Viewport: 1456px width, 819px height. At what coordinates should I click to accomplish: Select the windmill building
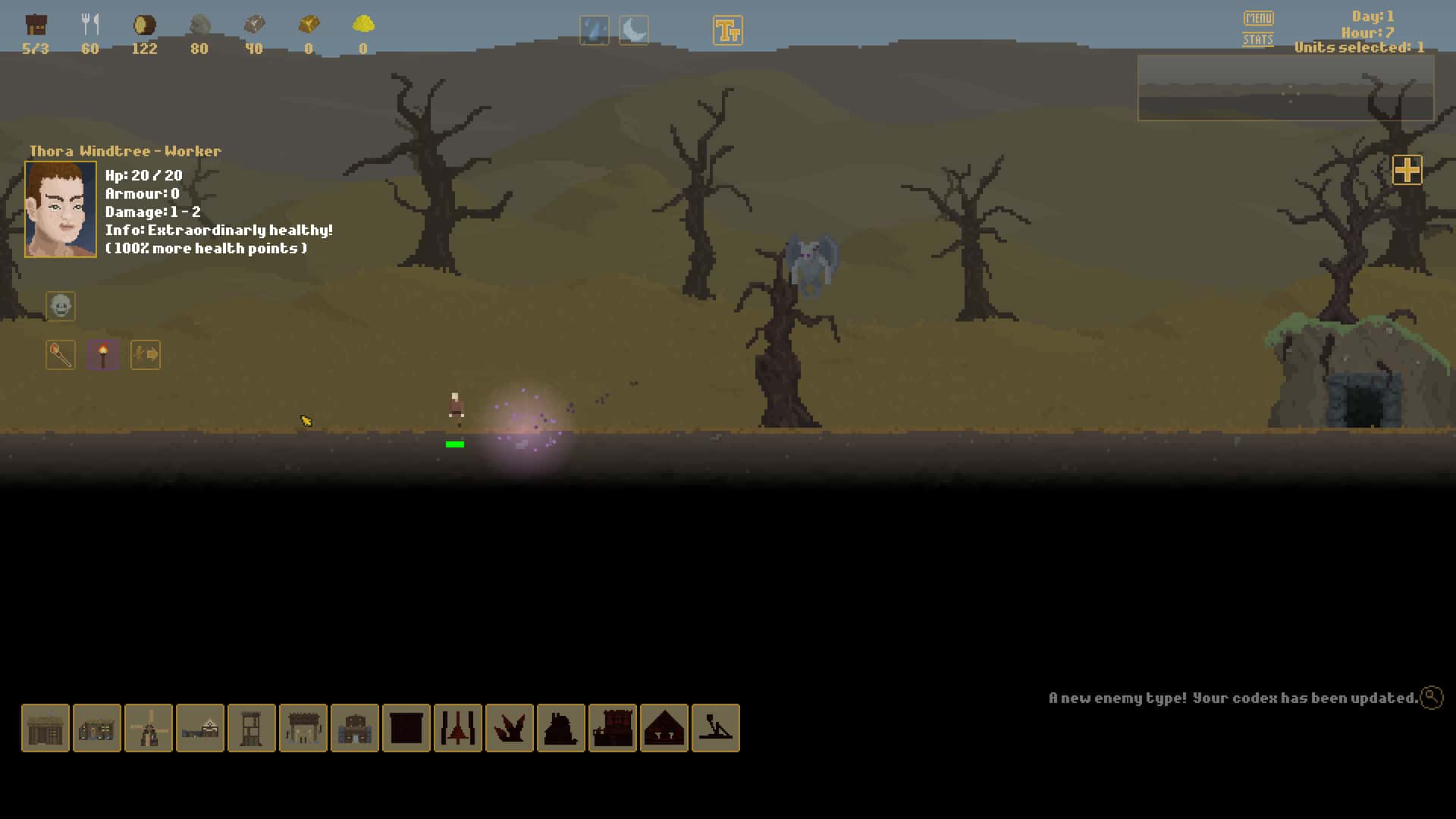click(149, 728)
